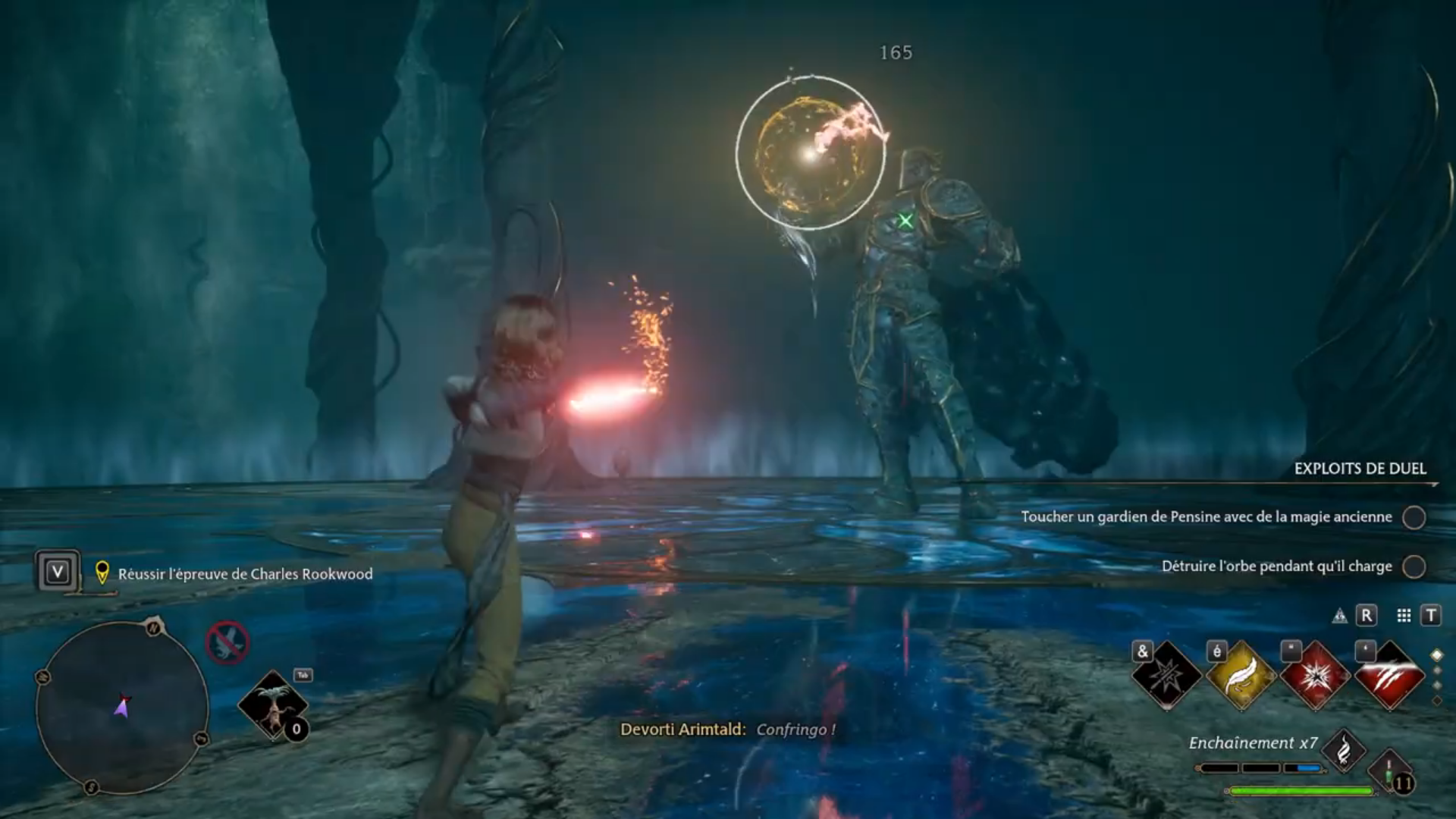Select the destroy-orb duel feat entry
Image resolution: width=1456 pixels, height=819 pixels.
(x=1276, y=566)
